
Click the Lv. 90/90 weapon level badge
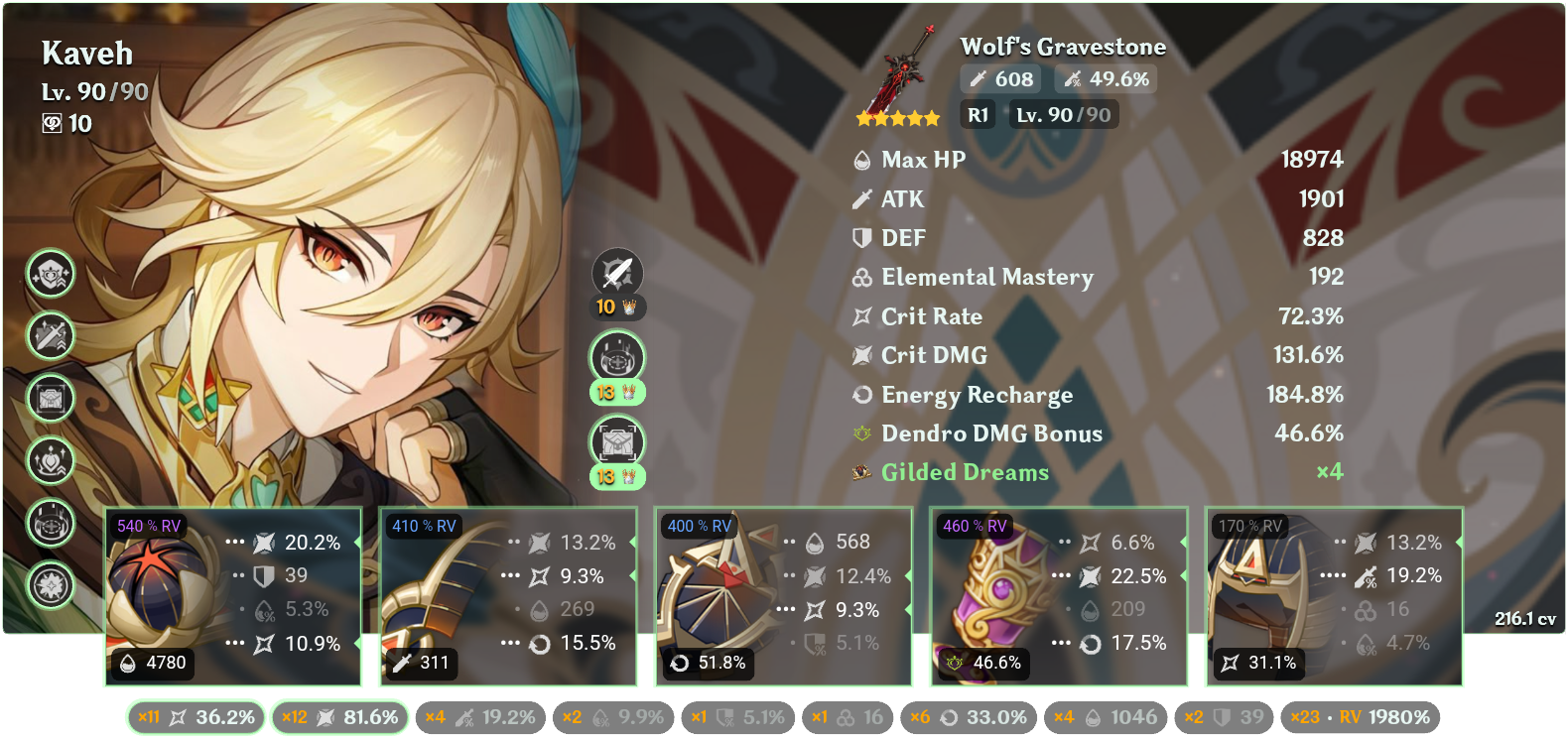point(1063,114)
